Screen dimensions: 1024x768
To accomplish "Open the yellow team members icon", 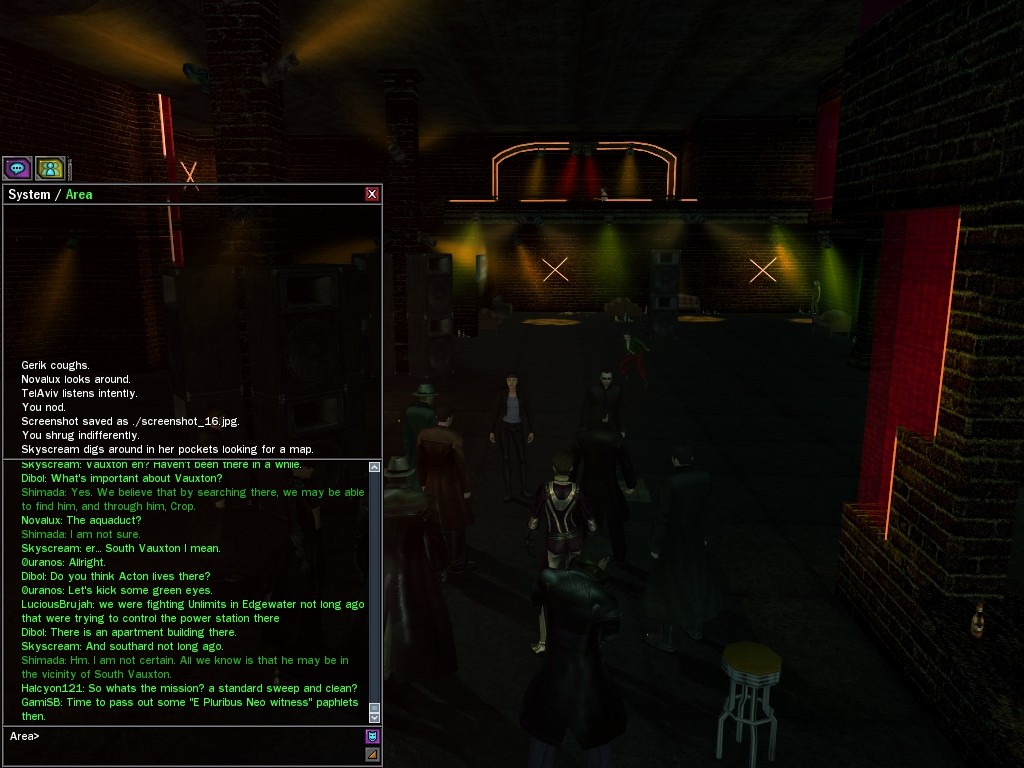I will (x=50, y=168).
